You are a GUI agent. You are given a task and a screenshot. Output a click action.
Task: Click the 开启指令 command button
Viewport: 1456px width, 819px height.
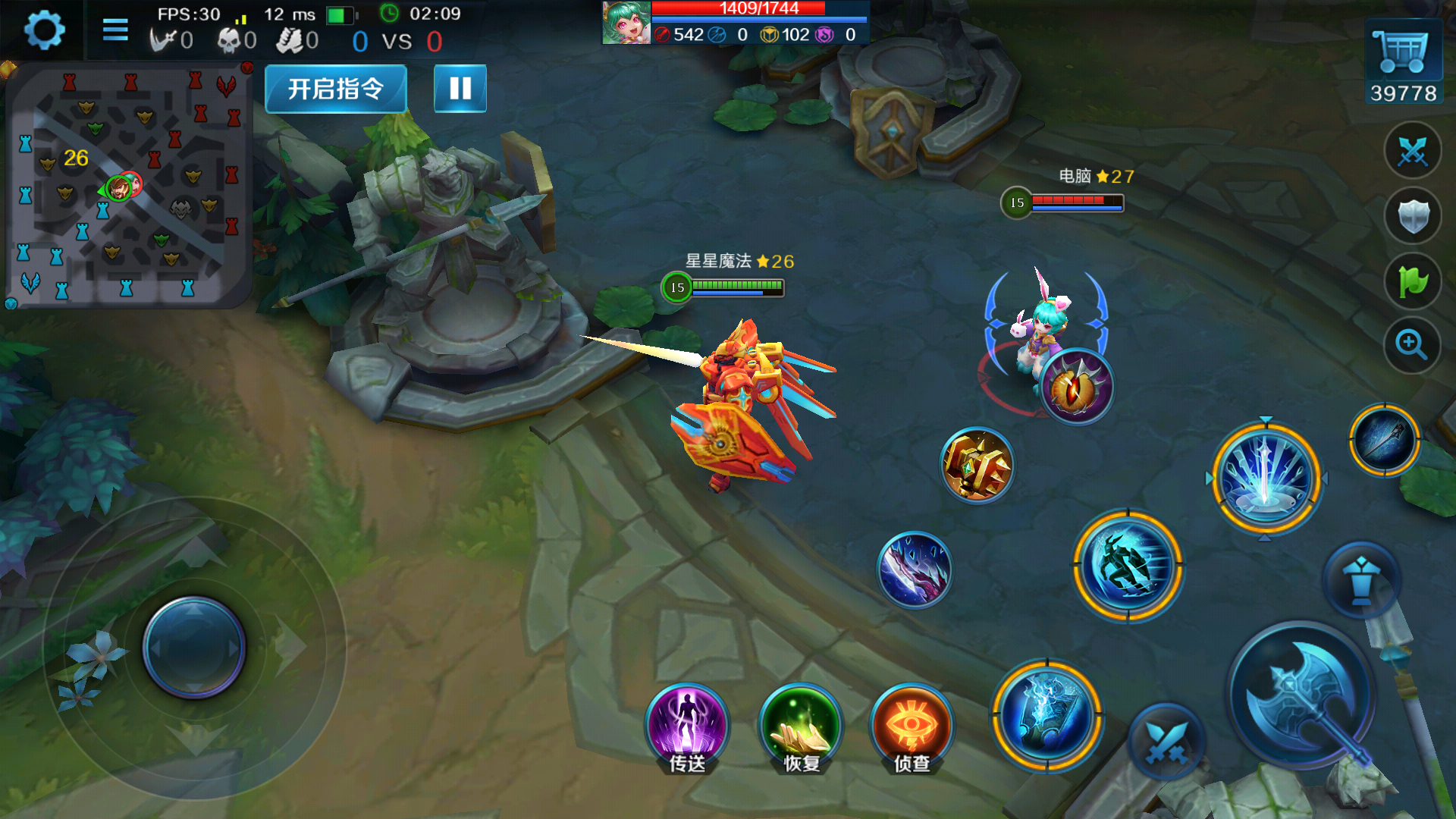(x=335, y=89)
